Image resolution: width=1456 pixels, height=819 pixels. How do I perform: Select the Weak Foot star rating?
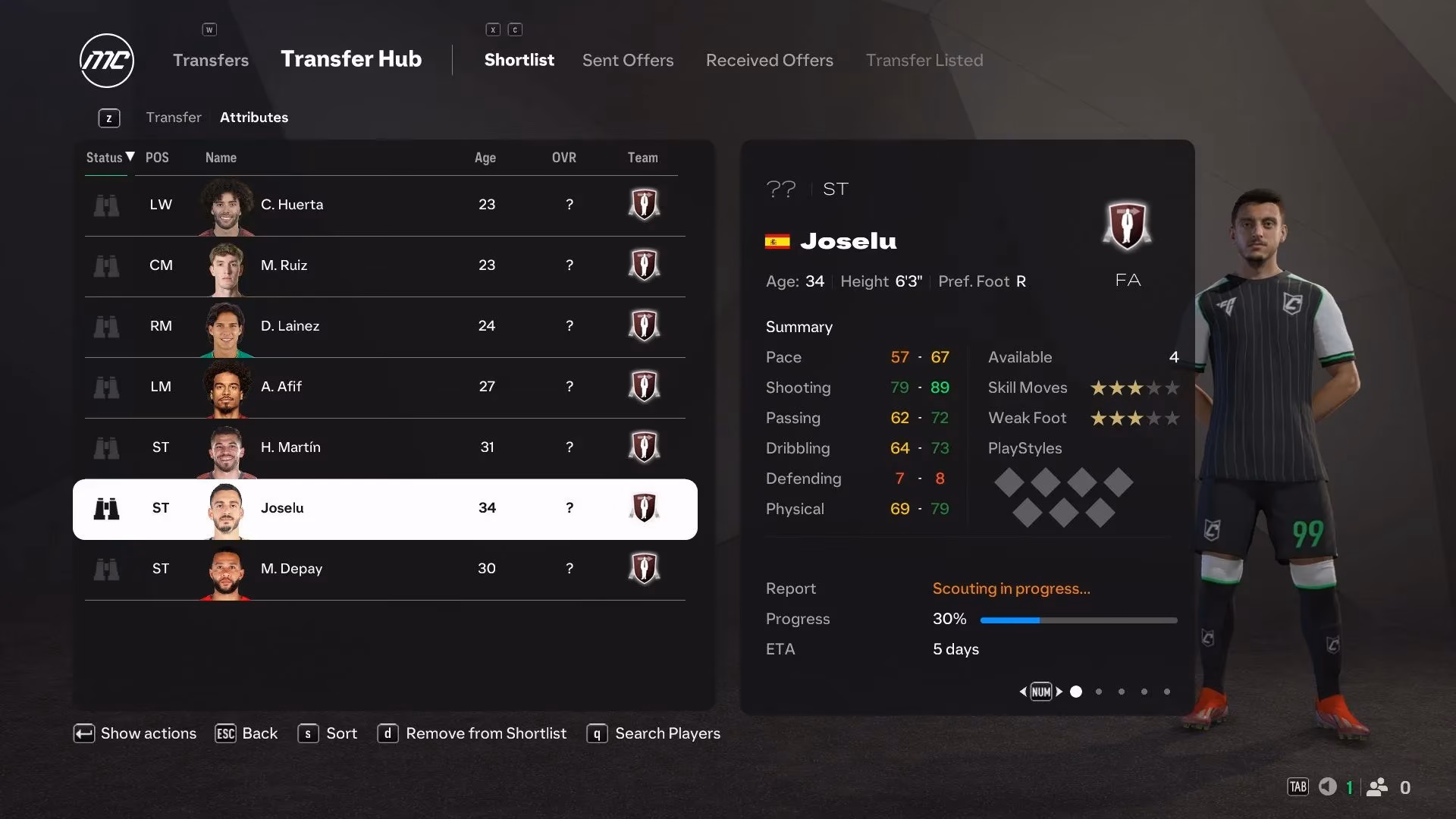[x=1134, y=418]
